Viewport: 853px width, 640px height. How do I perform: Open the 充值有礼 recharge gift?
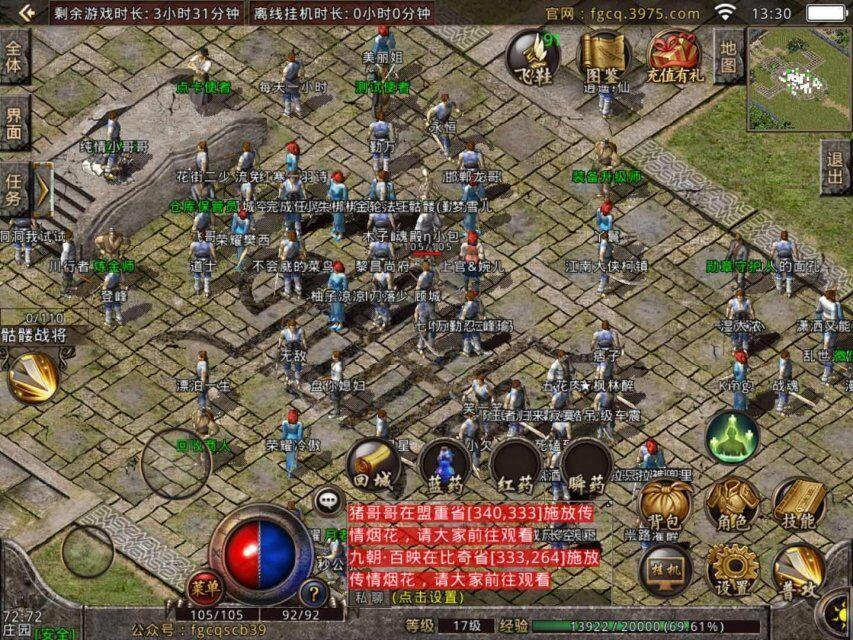675,56
